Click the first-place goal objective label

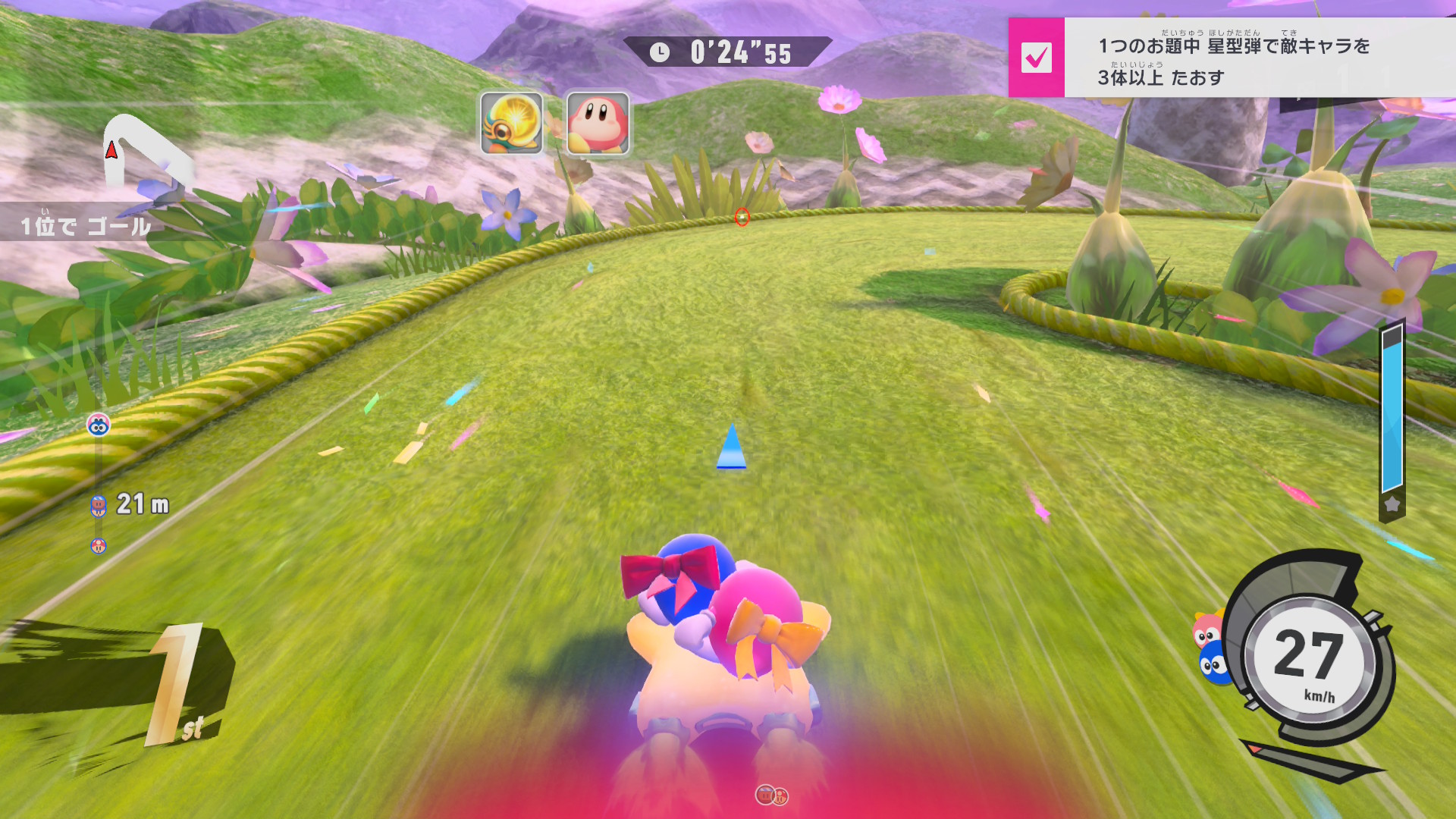[x=85, y=225]
